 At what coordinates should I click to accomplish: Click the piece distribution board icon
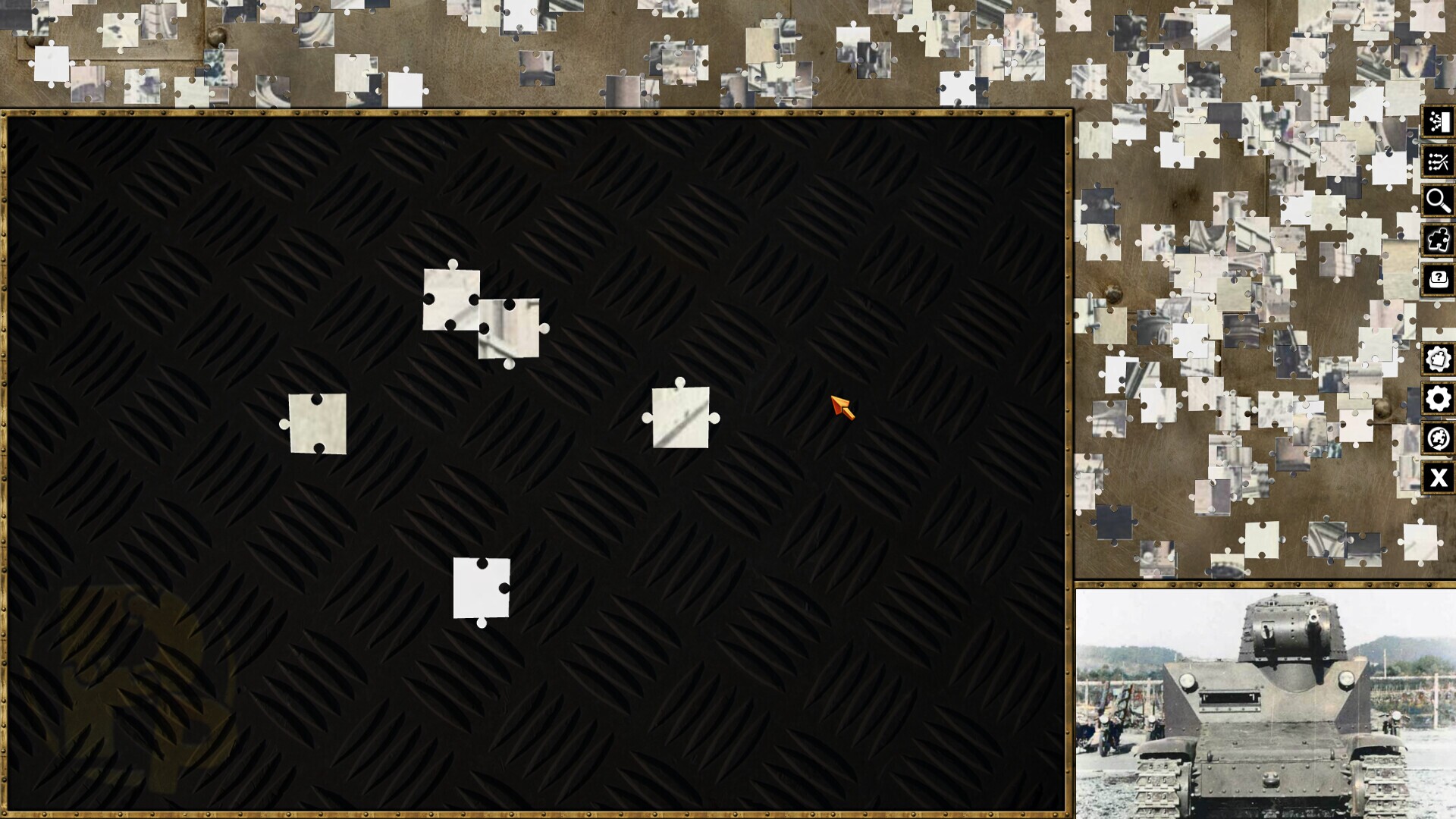pyautogui.click(x=1438, y=121)
